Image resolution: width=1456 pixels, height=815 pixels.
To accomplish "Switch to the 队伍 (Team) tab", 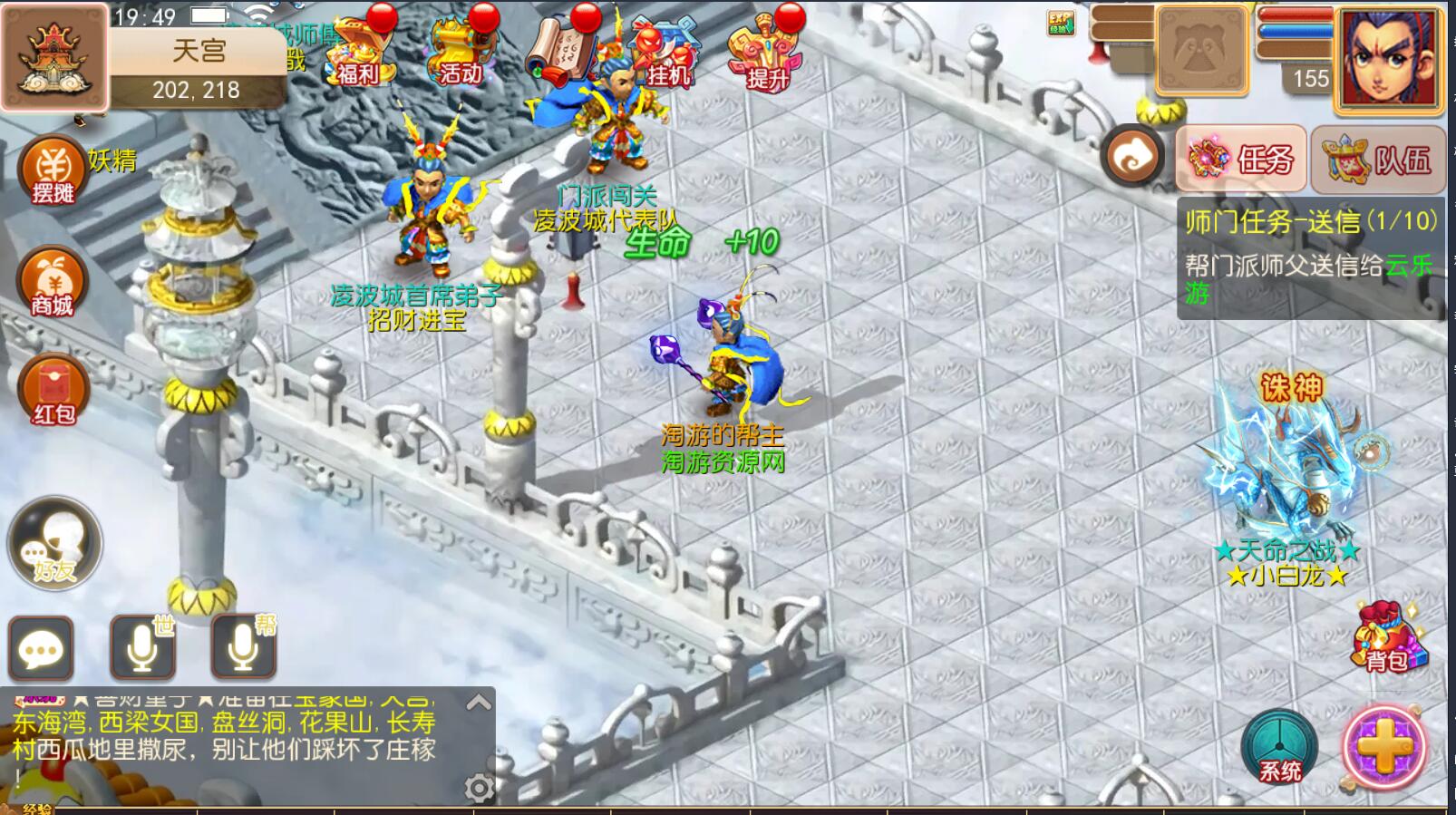I will pyautogui.click(x=1377, y=159).
